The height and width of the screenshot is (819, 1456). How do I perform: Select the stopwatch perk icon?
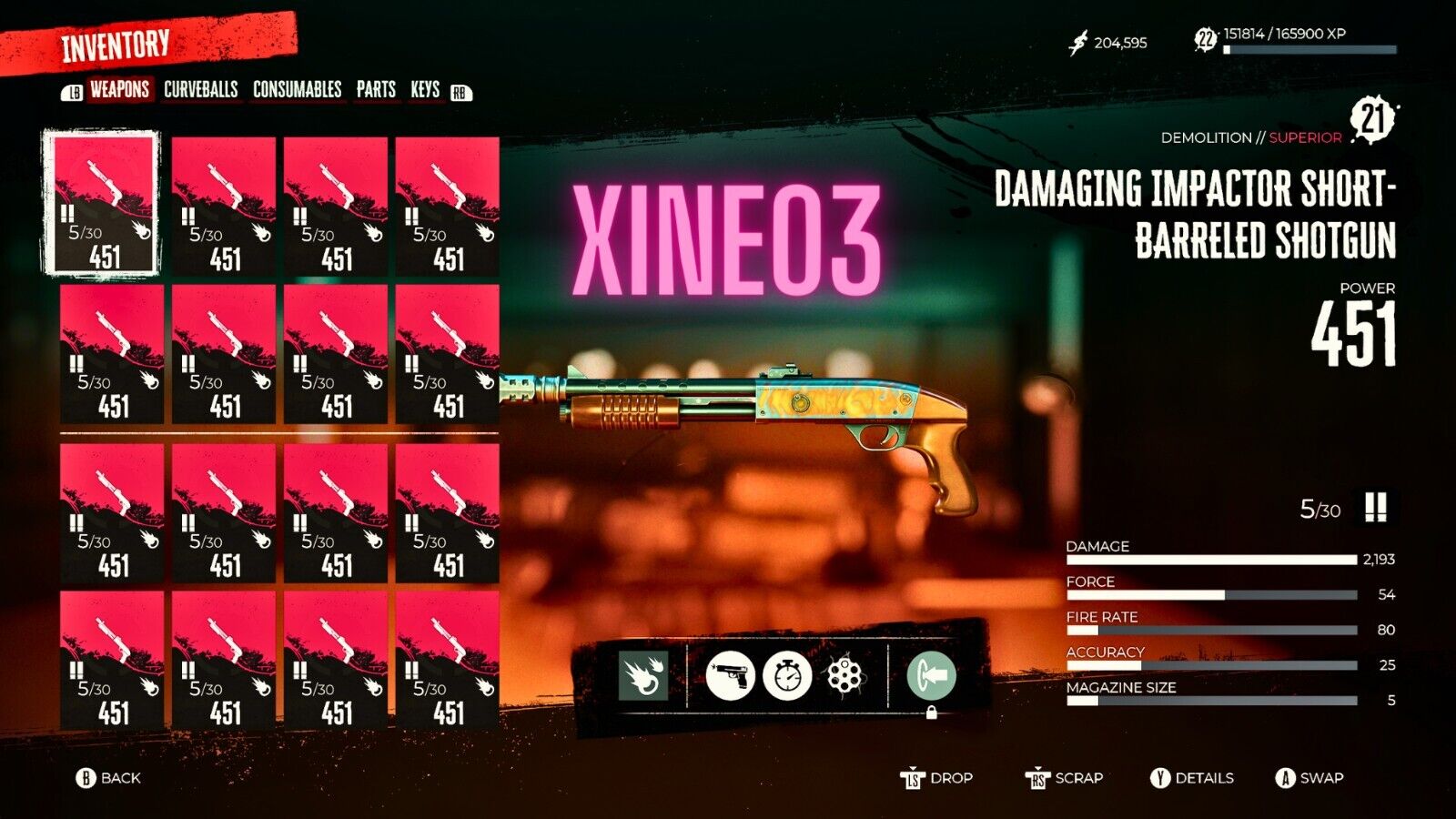tap(787, 675)
